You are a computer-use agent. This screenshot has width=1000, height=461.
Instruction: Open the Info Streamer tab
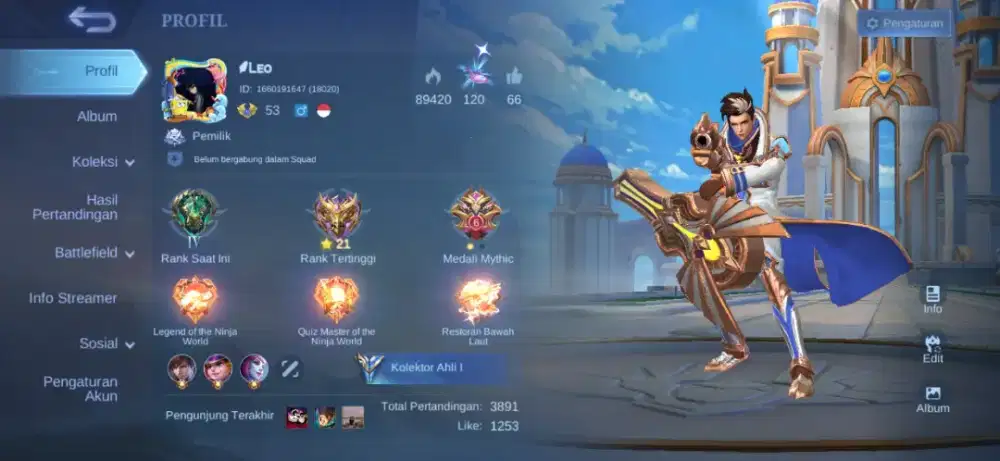tap(73, 298)
